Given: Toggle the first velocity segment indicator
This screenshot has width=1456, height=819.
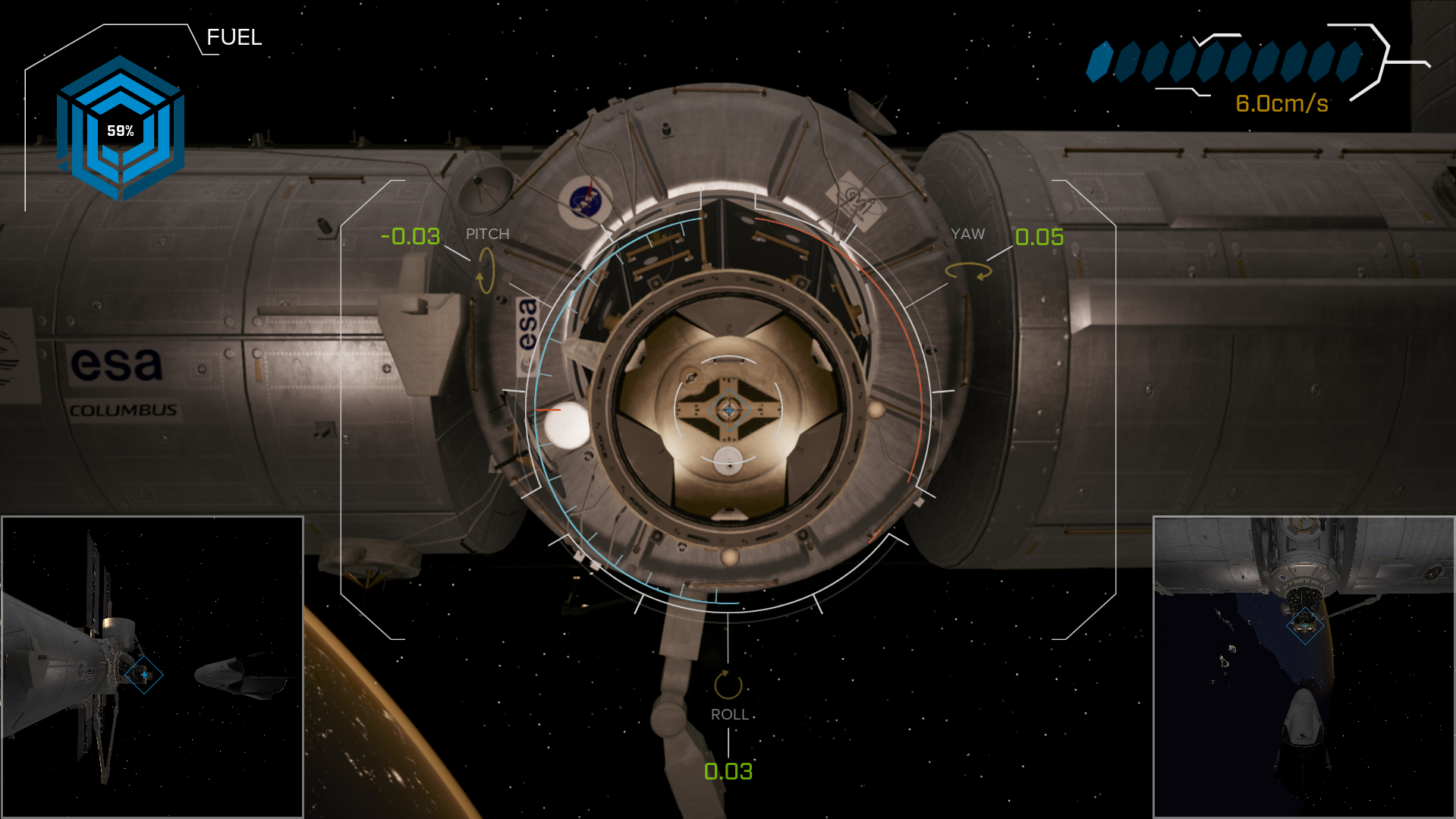Looking at the screenshot, I should click(x=1098, y=62).
